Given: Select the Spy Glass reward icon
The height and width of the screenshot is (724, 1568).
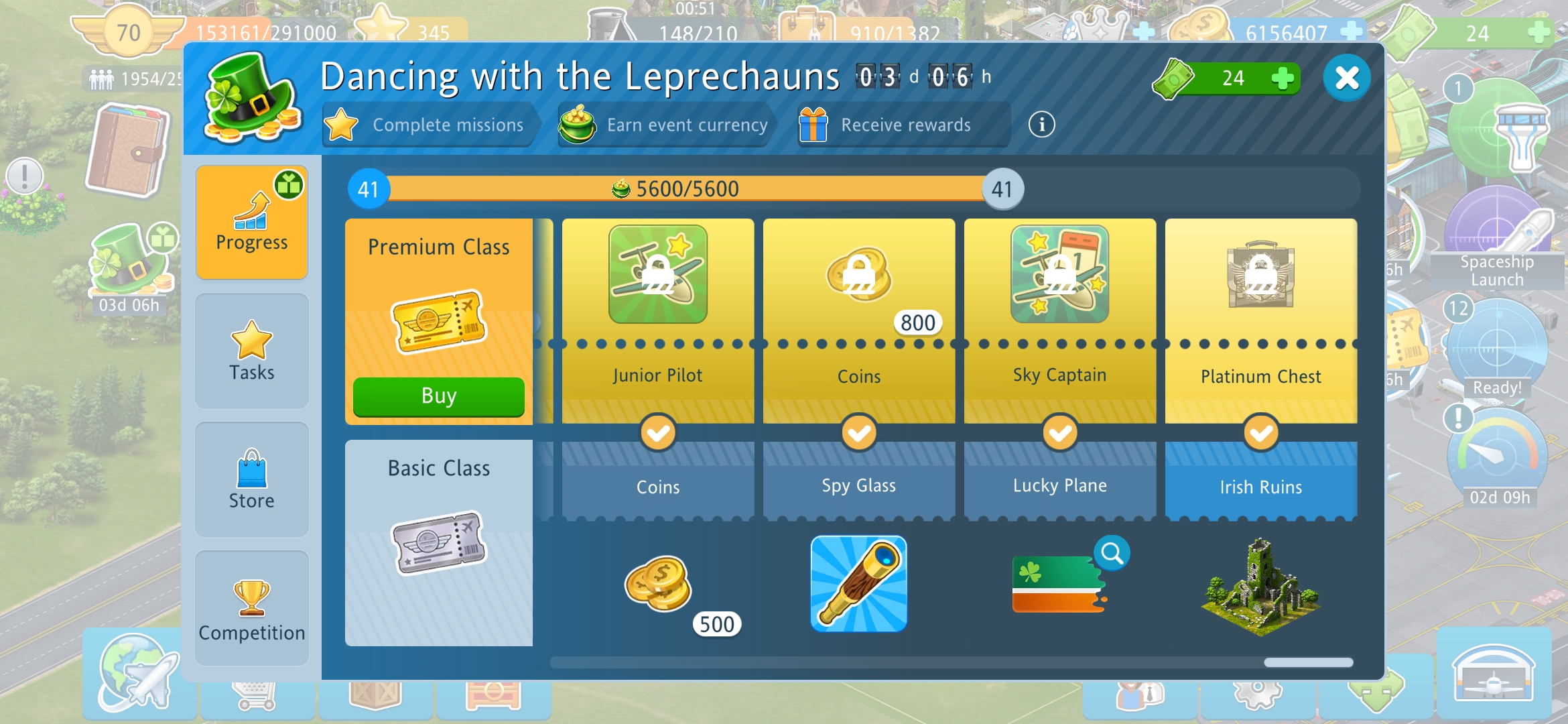Looking at the screenshot, I should tap(858, 584).
